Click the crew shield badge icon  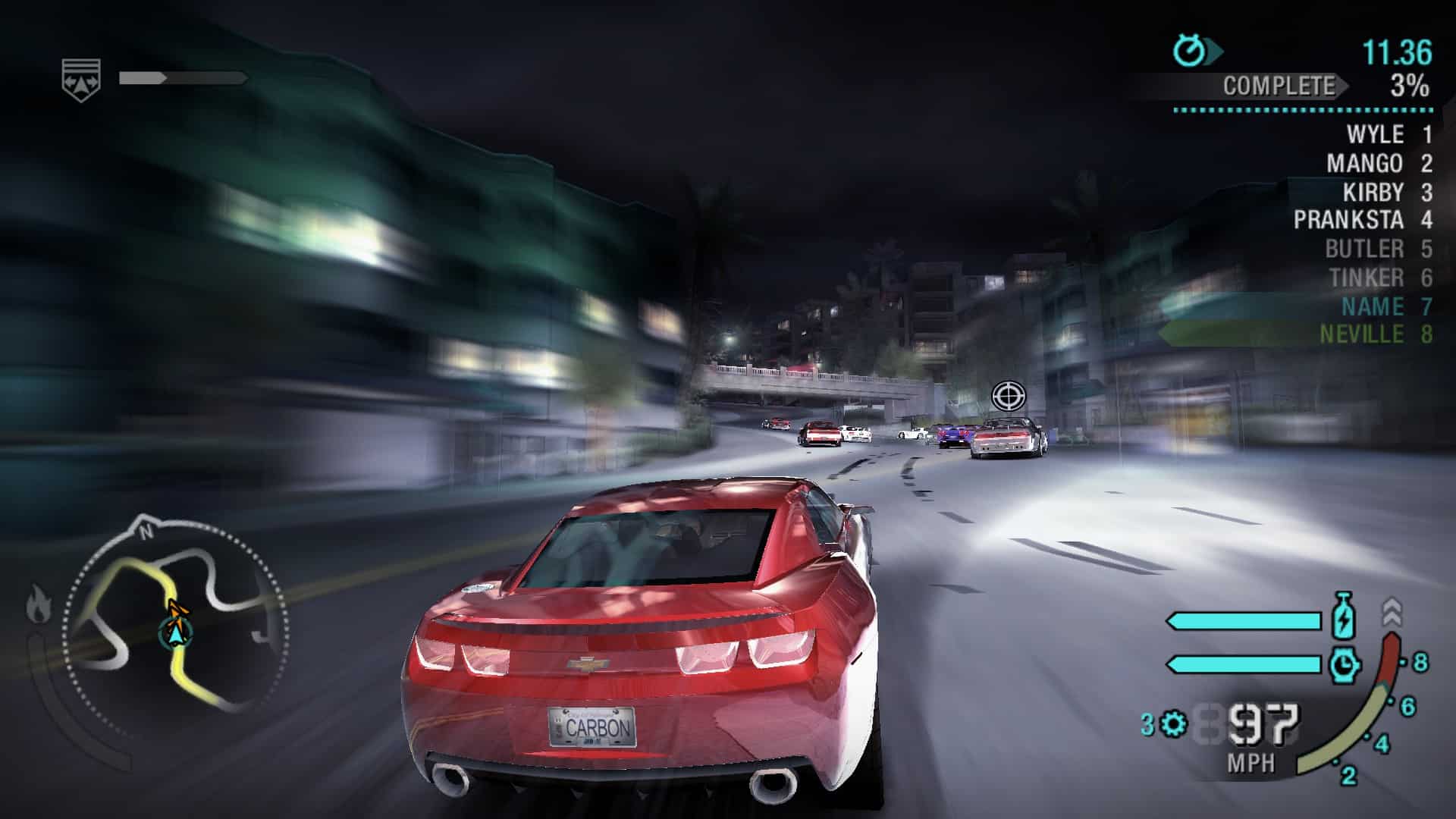pos(81,78)
